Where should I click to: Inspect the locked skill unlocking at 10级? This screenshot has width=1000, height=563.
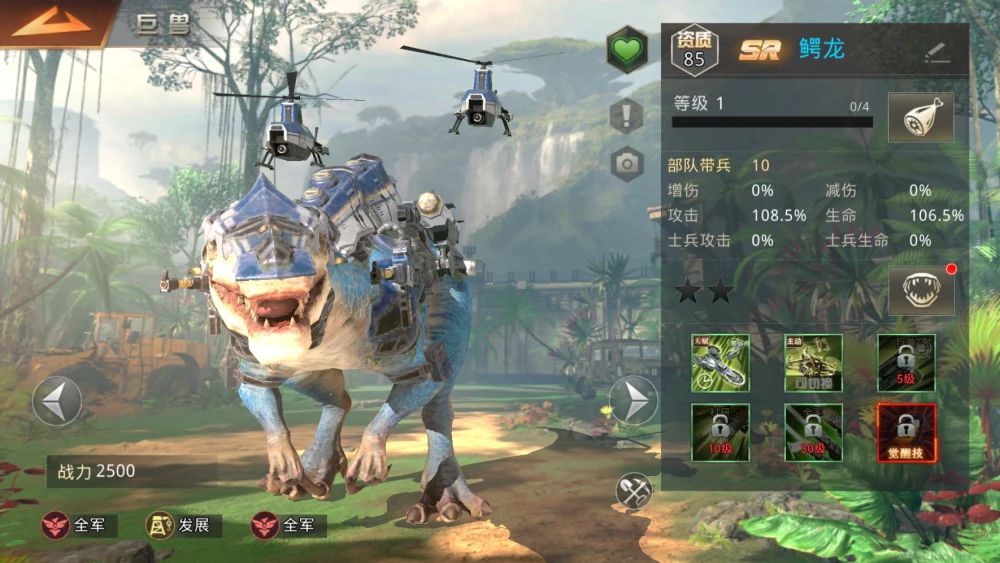(720, 432)
